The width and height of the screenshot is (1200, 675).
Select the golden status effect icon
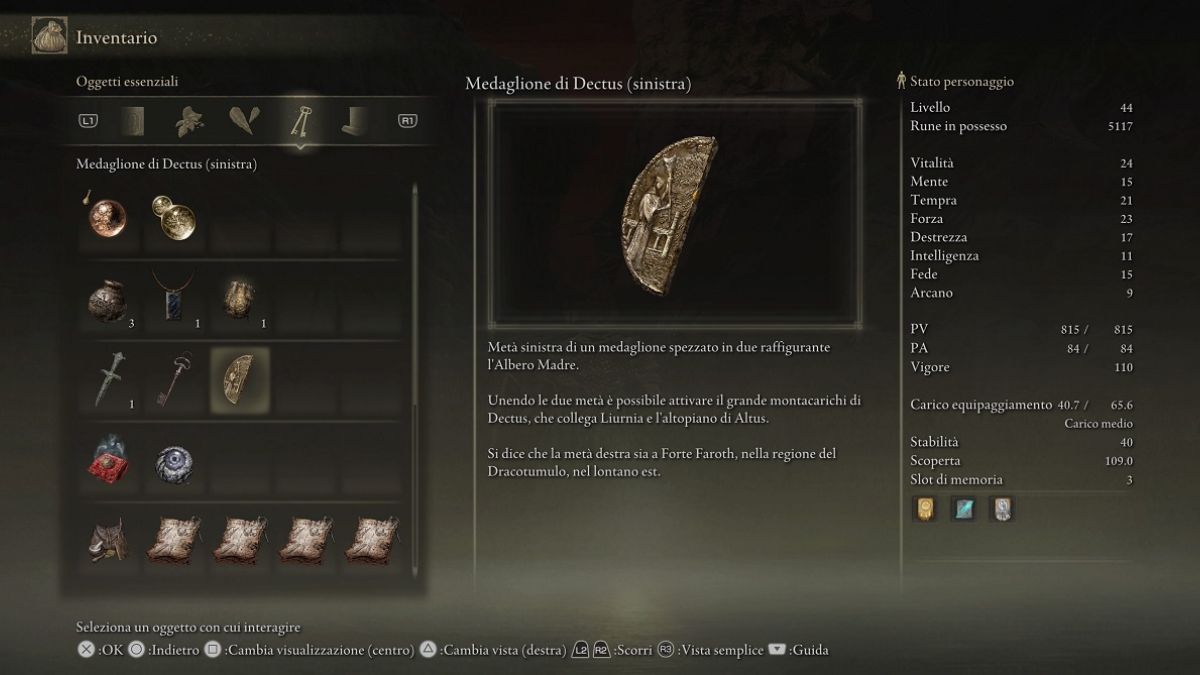point(925,509)
